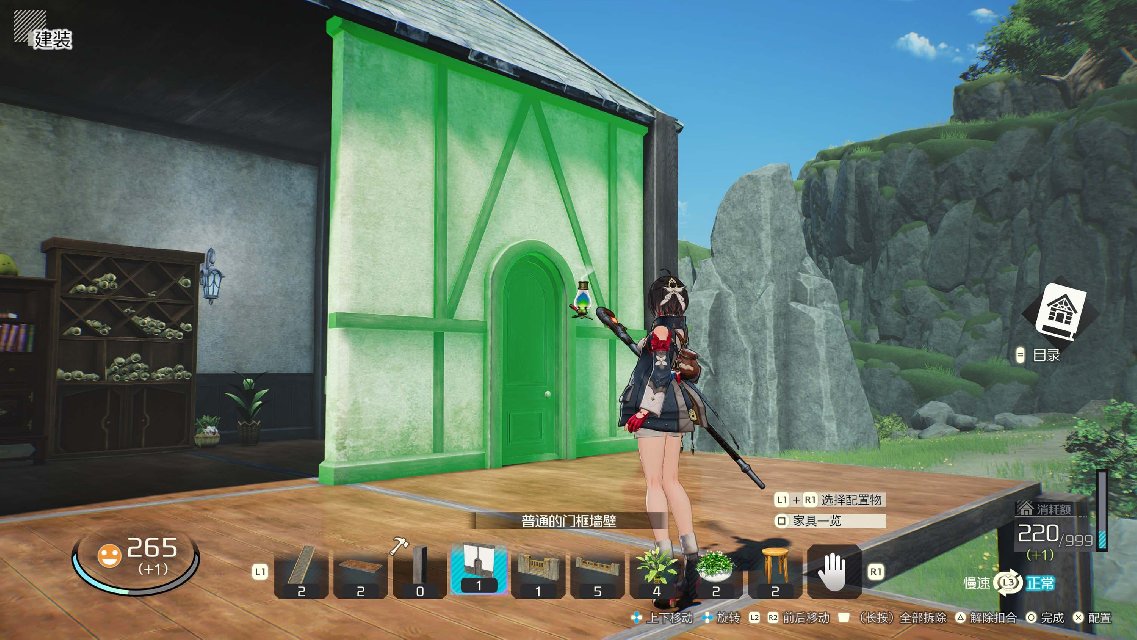
Task: Select the tall fence slot with count 1
Action: (x=537, y=571)
